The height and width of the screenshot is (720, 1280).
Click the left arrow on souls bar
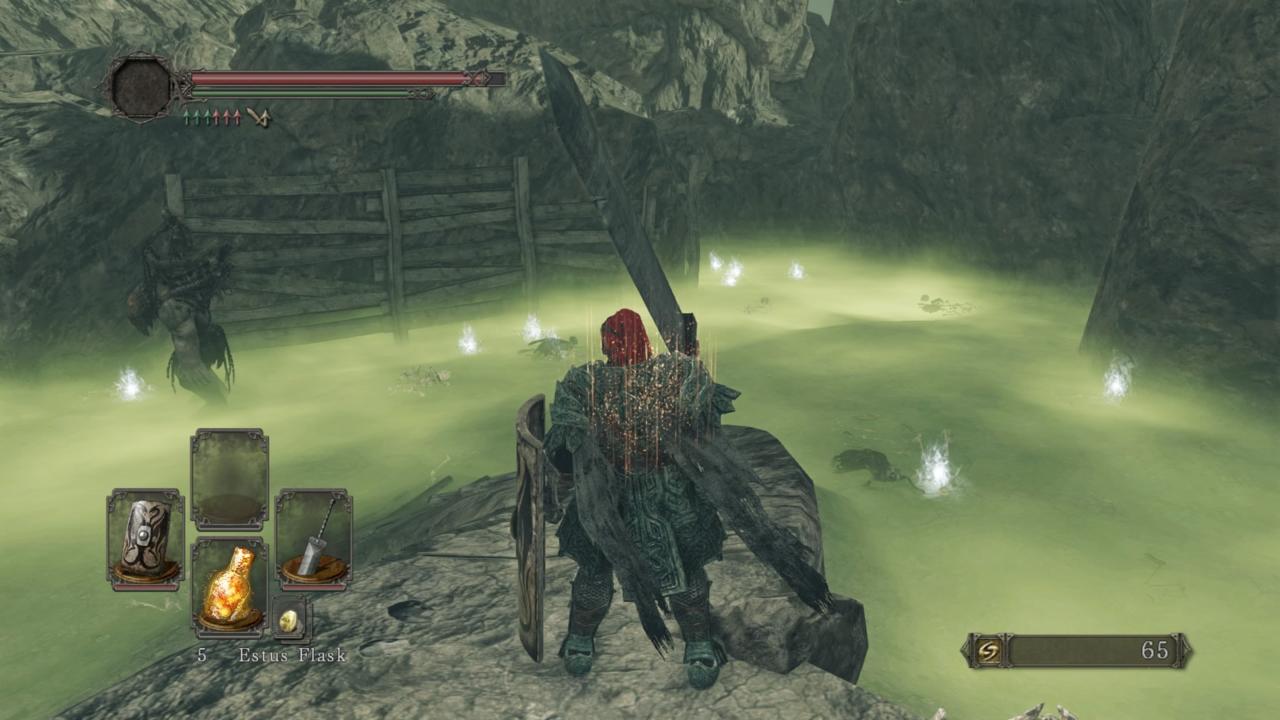pos(967,650)
